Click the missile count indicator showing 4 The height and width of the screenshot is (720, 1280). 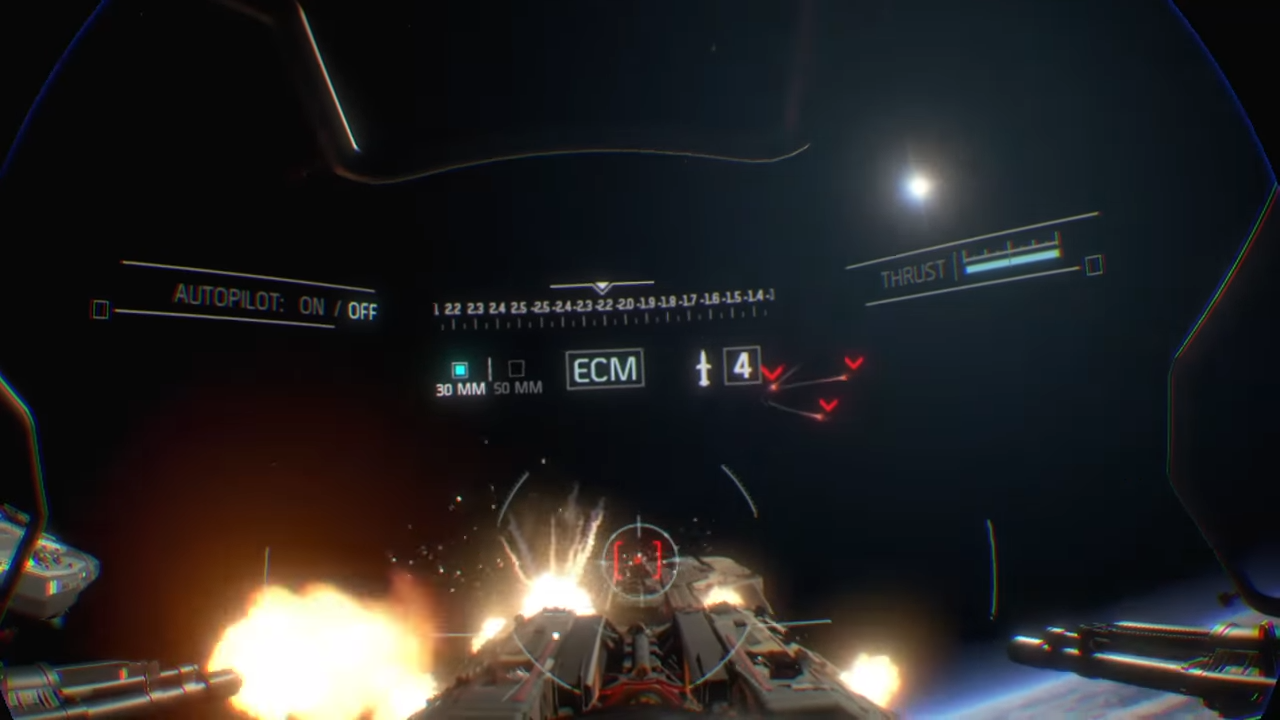[x=741, y=367]
